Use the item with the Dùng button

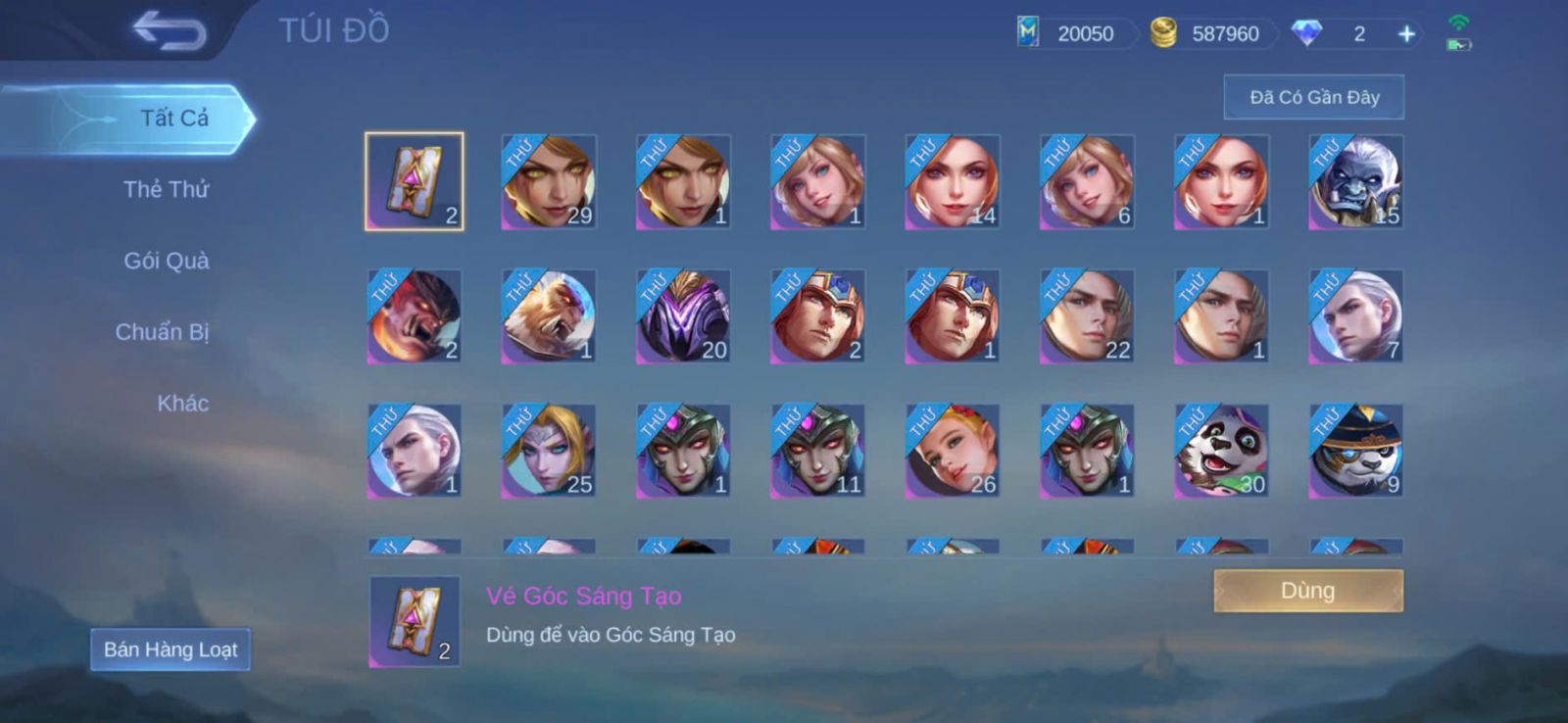1307,591
